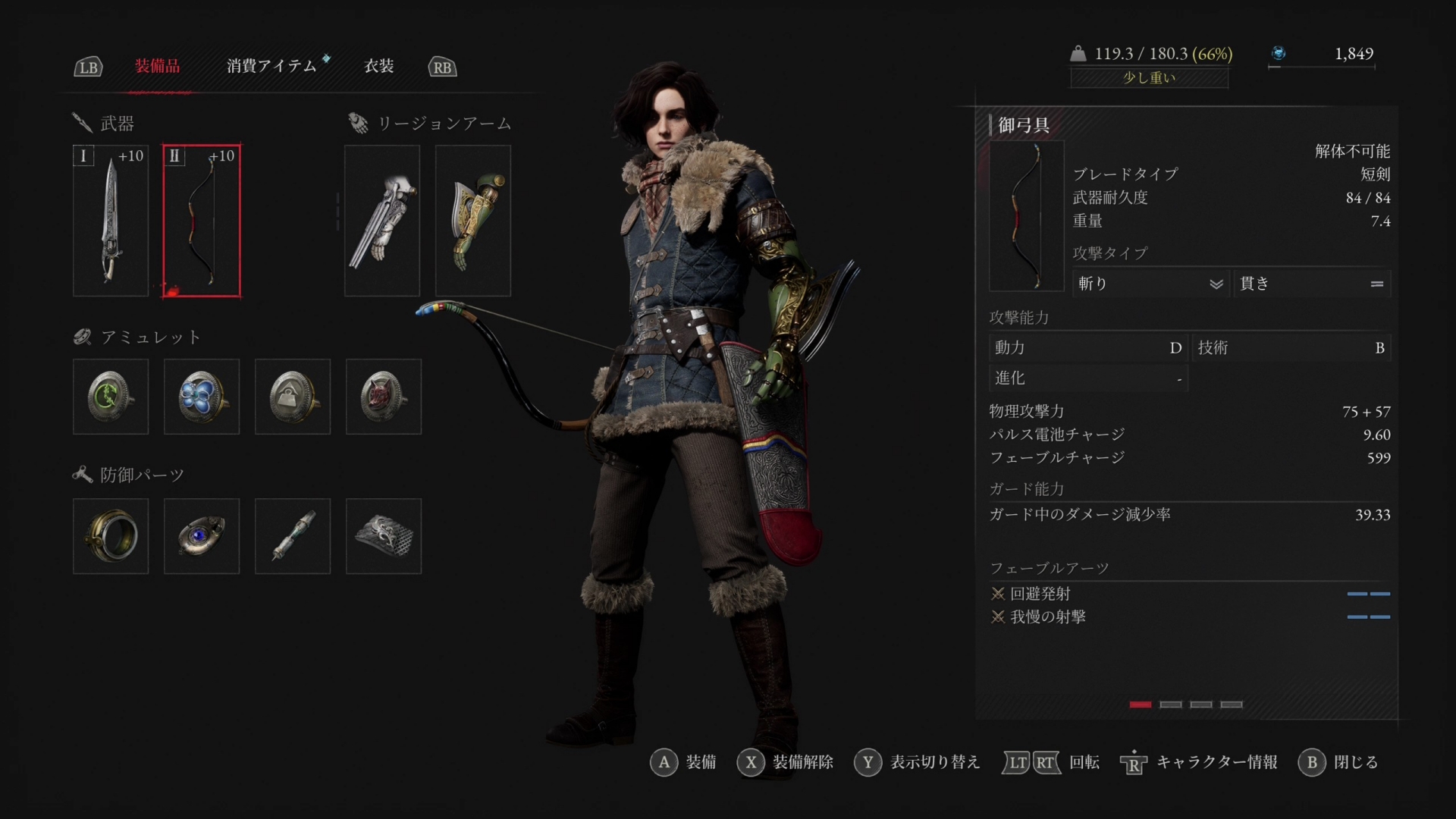Image resolution: width=1456 pixels, height=819 pixels.
Task: Select the bow in weapon slot II
Action: pyautogui.click(x=201, y=220)
